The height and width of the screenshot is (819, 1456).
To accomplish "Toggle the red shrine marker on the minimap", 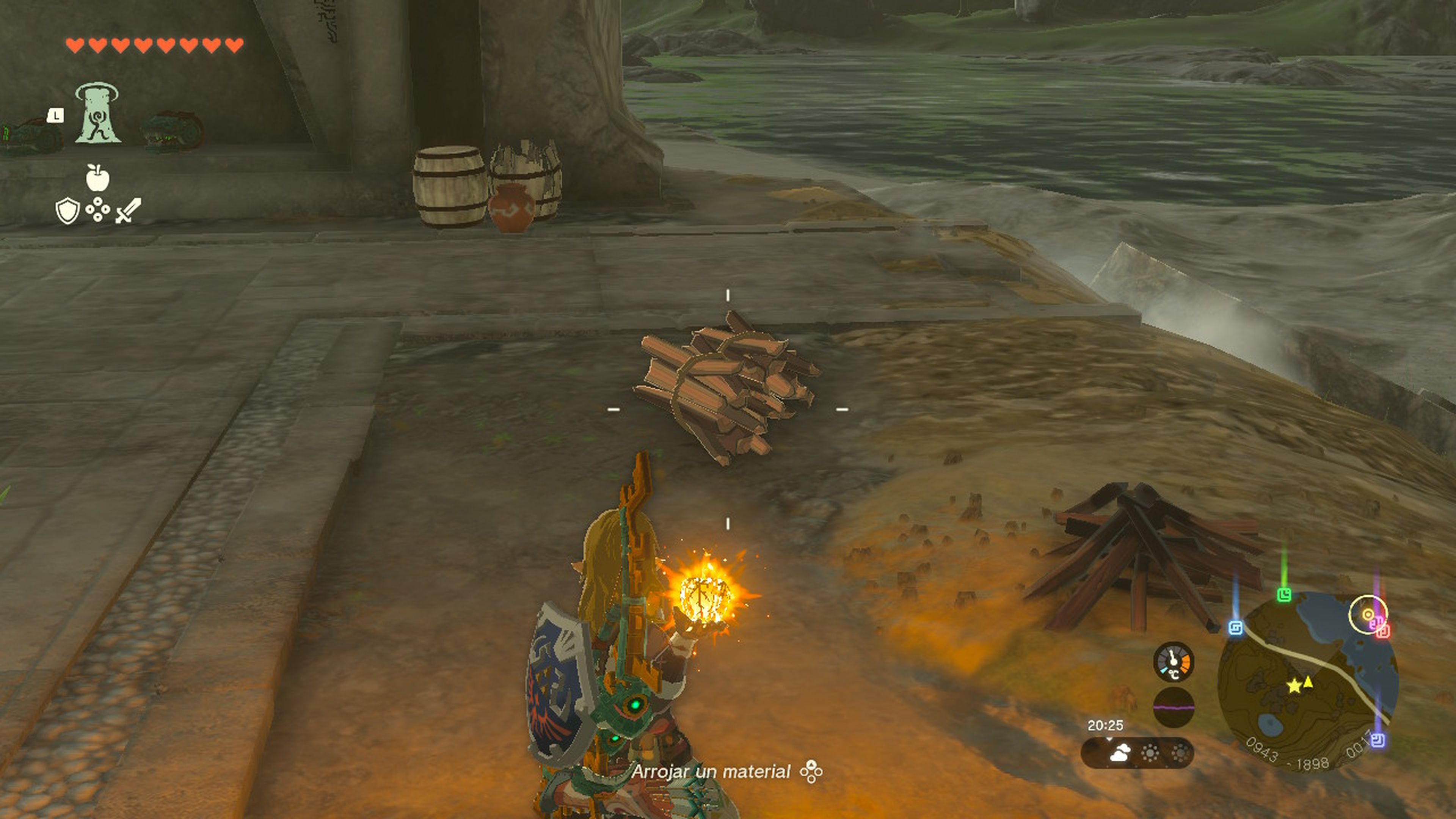I will (x=1383, y=633).
